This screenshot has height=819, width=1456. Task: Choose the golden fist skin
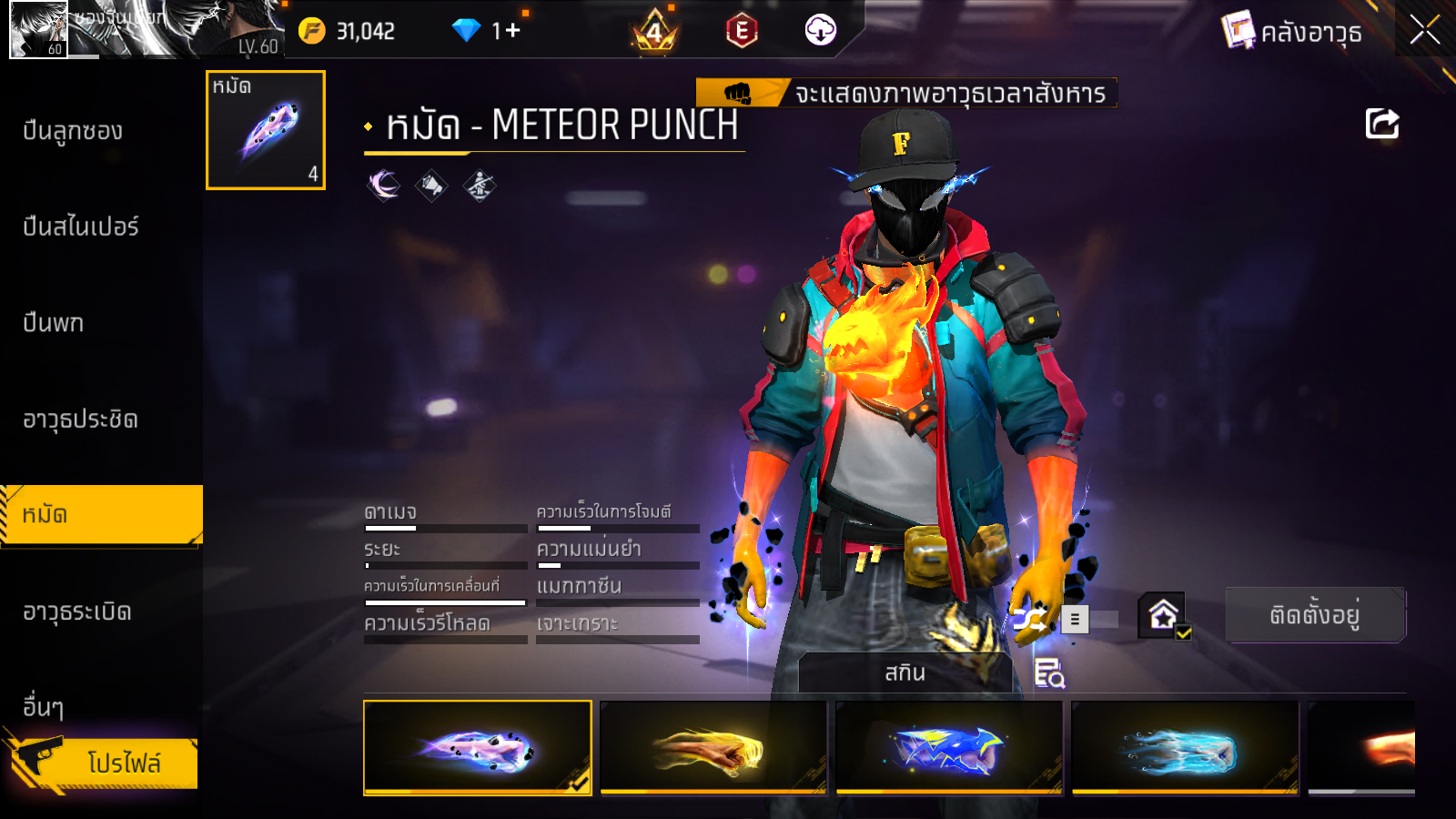coord(713,748)
